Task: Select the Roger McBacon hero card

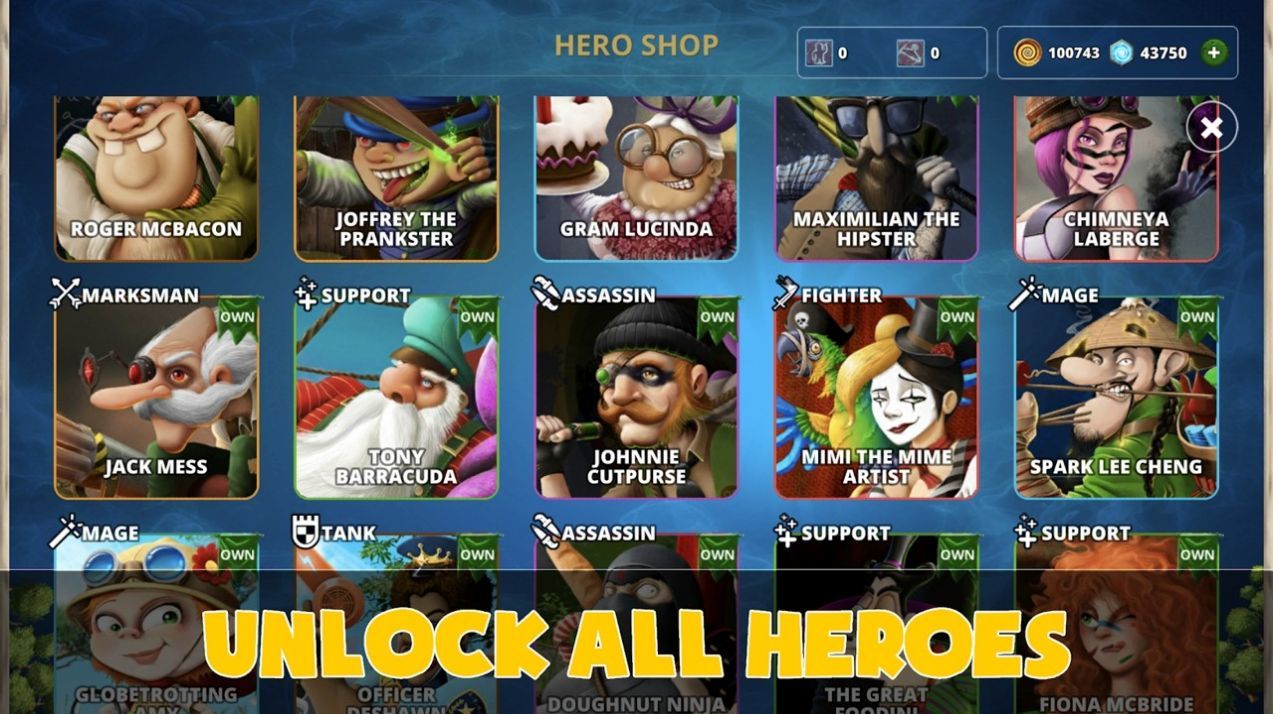Action: point(156,178)
